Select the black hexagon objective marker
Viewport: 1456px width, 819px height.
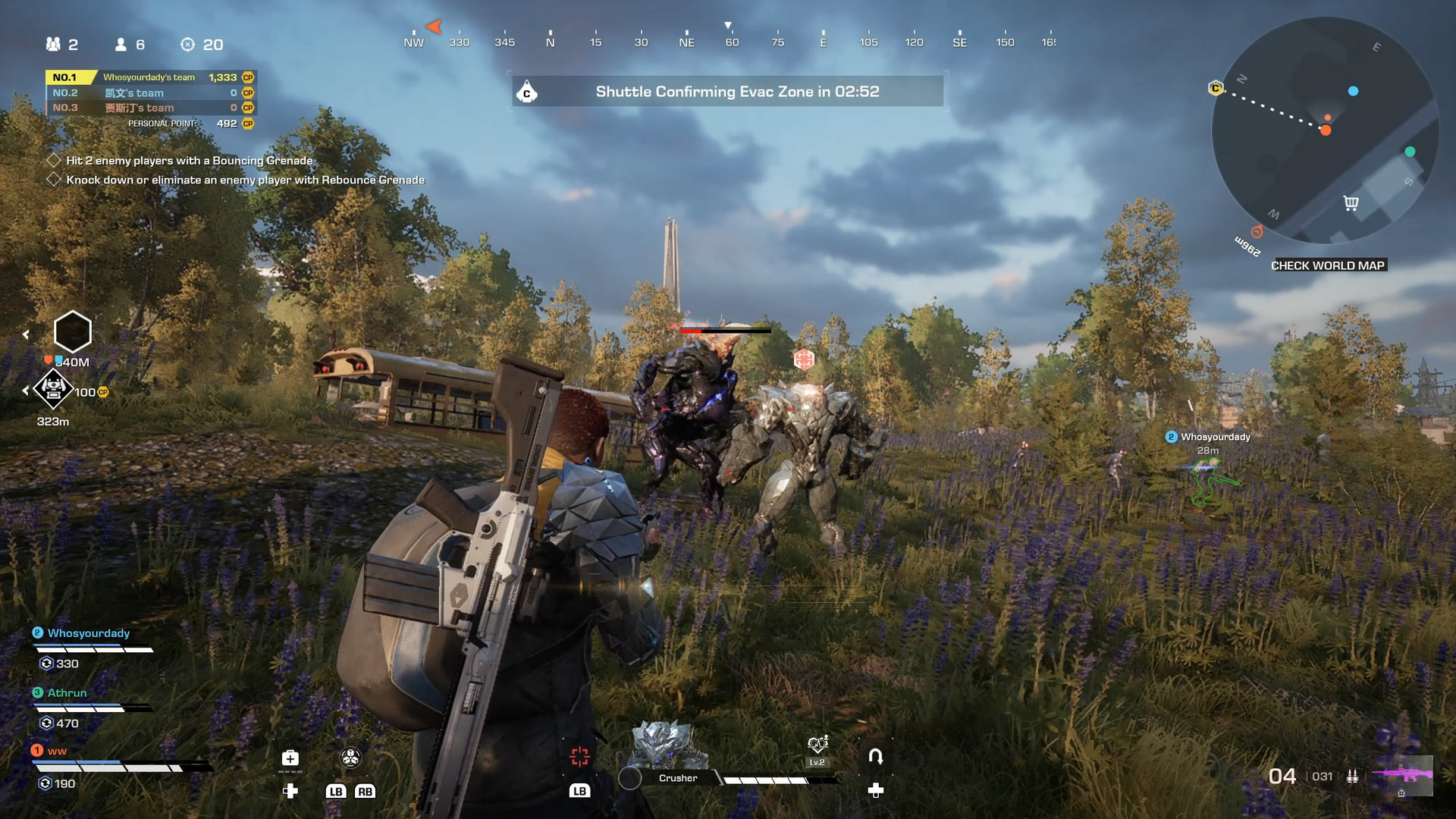click(73, 331)
